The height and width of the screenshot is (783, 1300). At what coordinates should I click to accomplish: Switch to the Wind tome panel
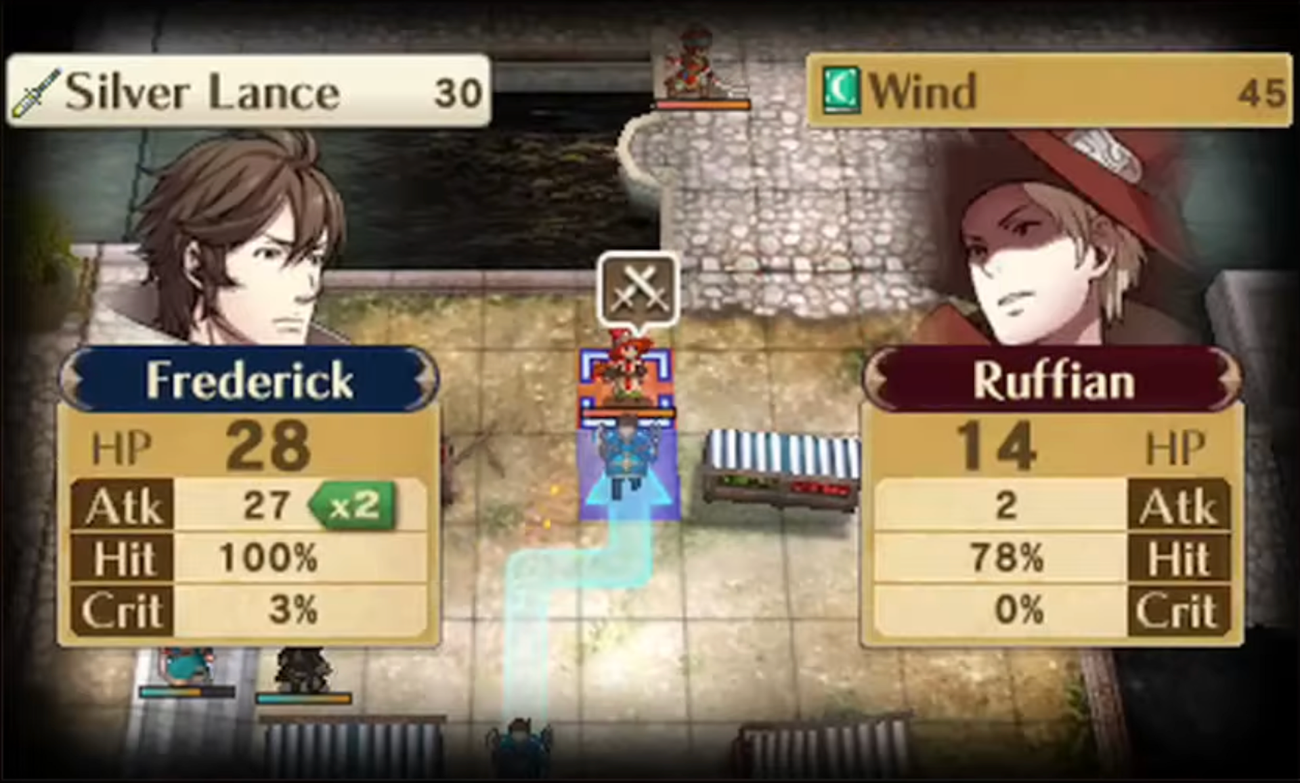tap(1050, 90)
